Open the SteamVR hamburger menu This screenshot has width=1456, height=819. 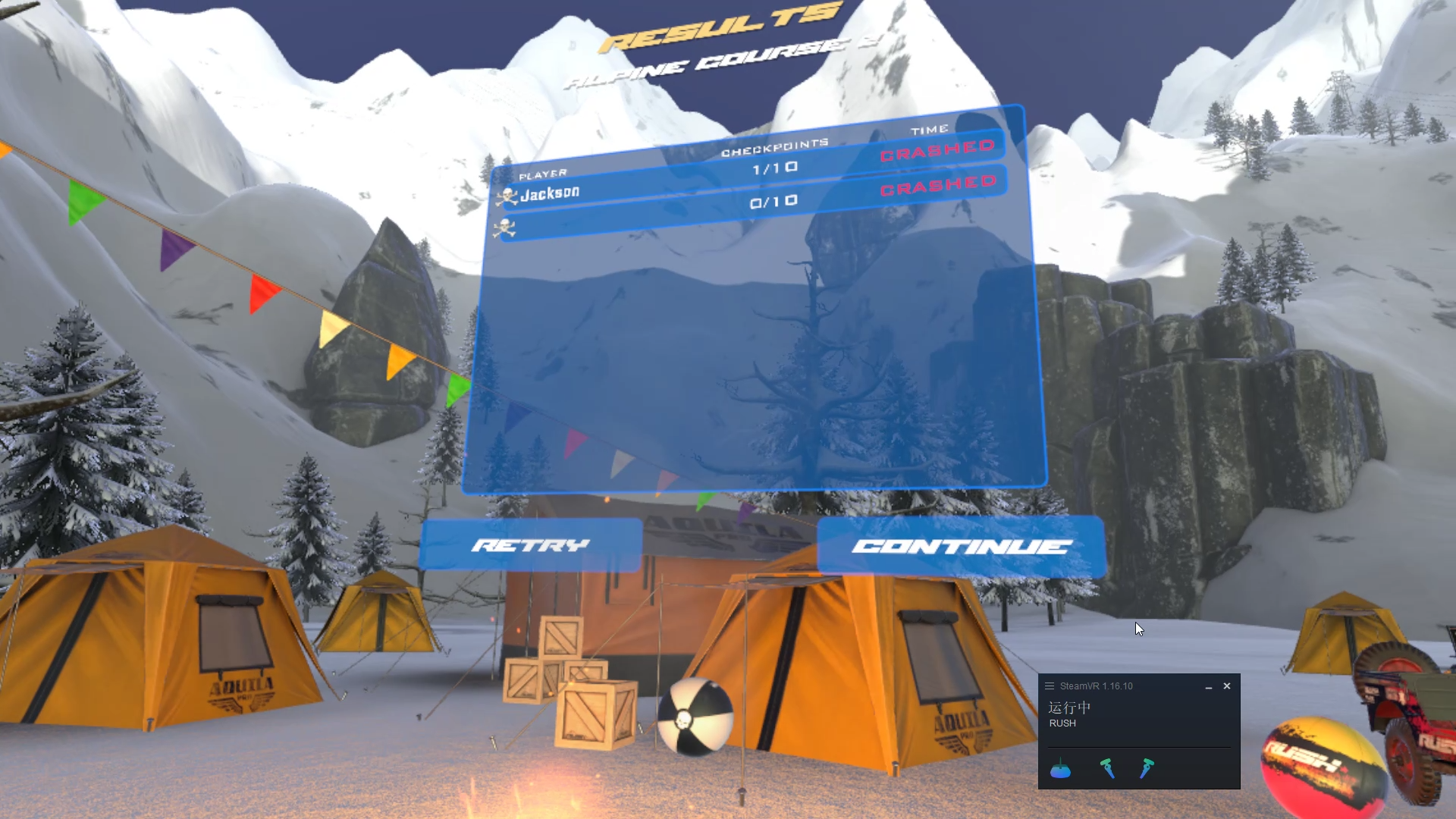pos(1050,686)
